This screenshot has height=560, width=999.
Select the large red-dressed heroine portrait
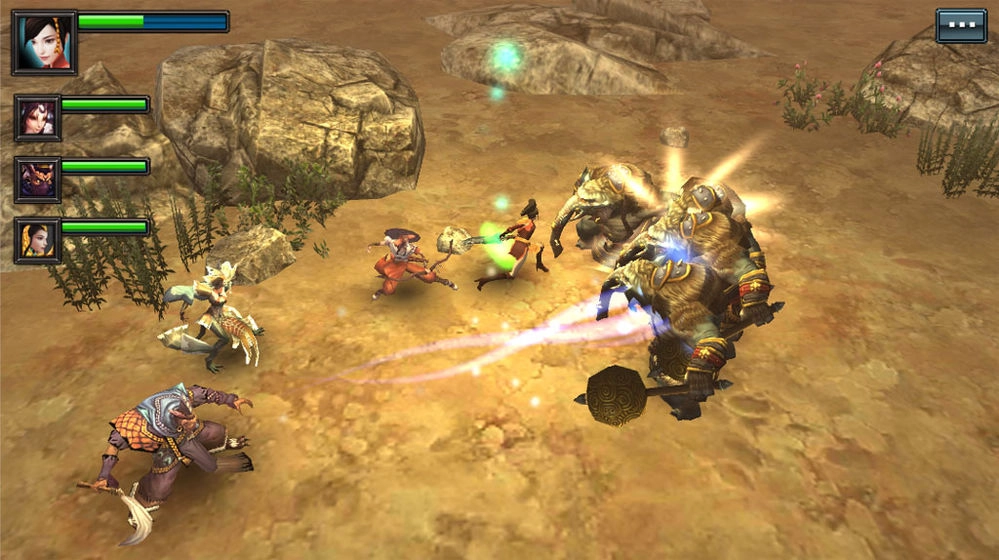pyautogui.click(x=44, y=43)
